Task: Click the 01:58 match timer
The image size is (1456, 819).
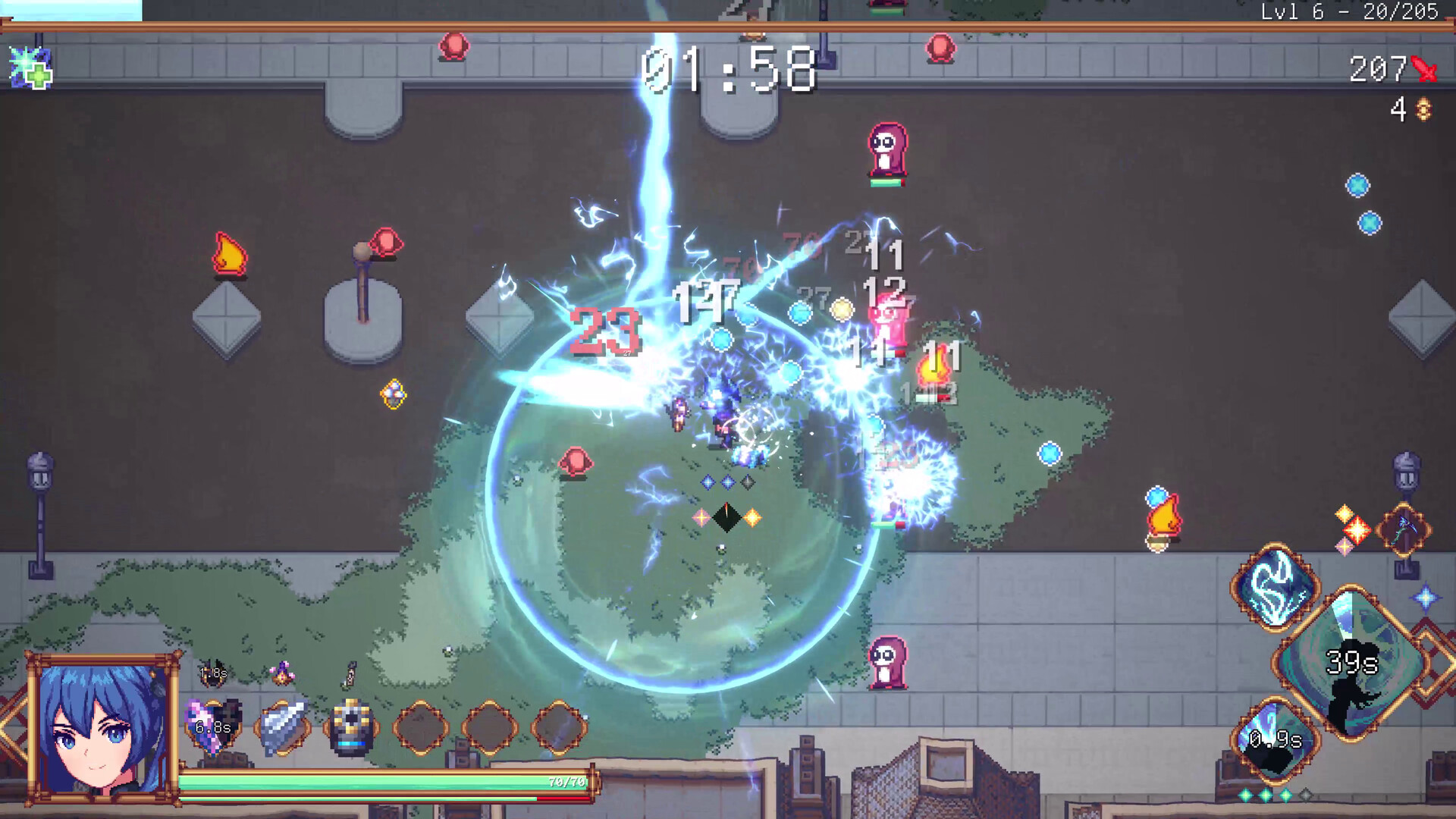Action: coord(728,72)
